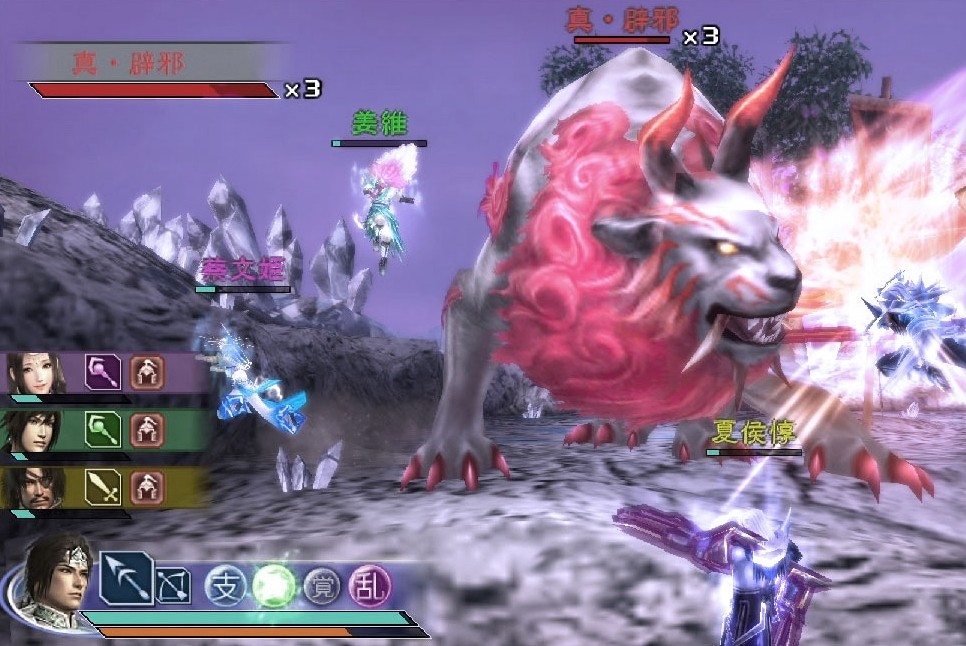Select the large spear weapon icon
966x646 pixels.
coord(126,577)
